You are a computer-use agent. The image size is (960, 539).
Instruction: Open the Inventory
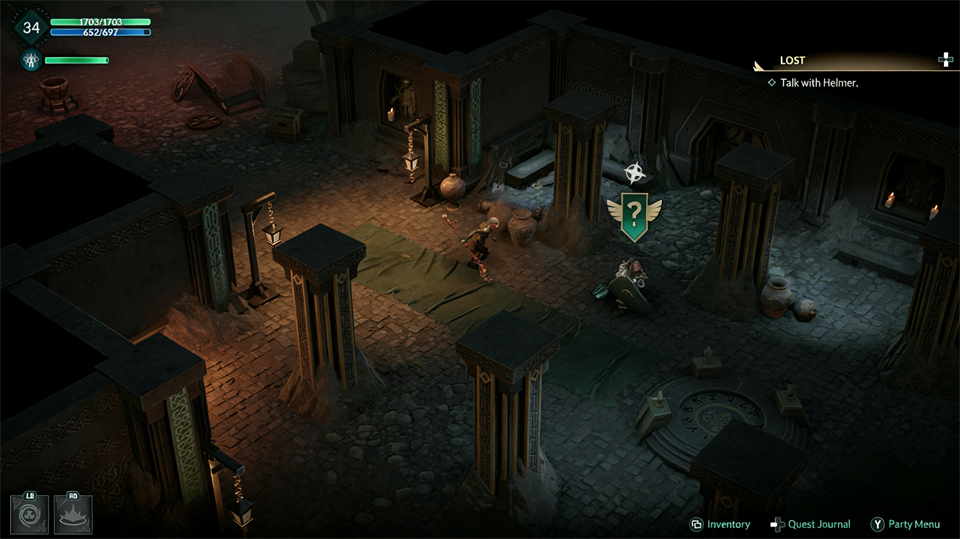(720, 524)
